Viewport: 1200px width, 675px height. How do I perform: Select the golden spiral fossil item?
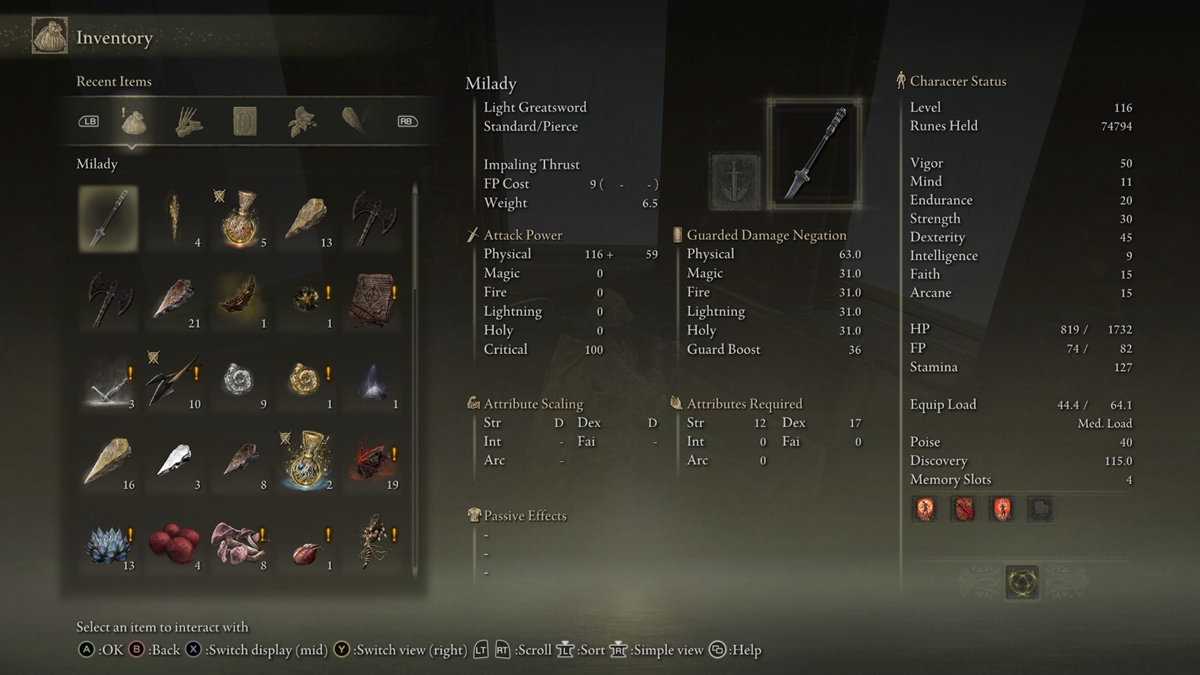pyautogui.click(x=304, y=381)
